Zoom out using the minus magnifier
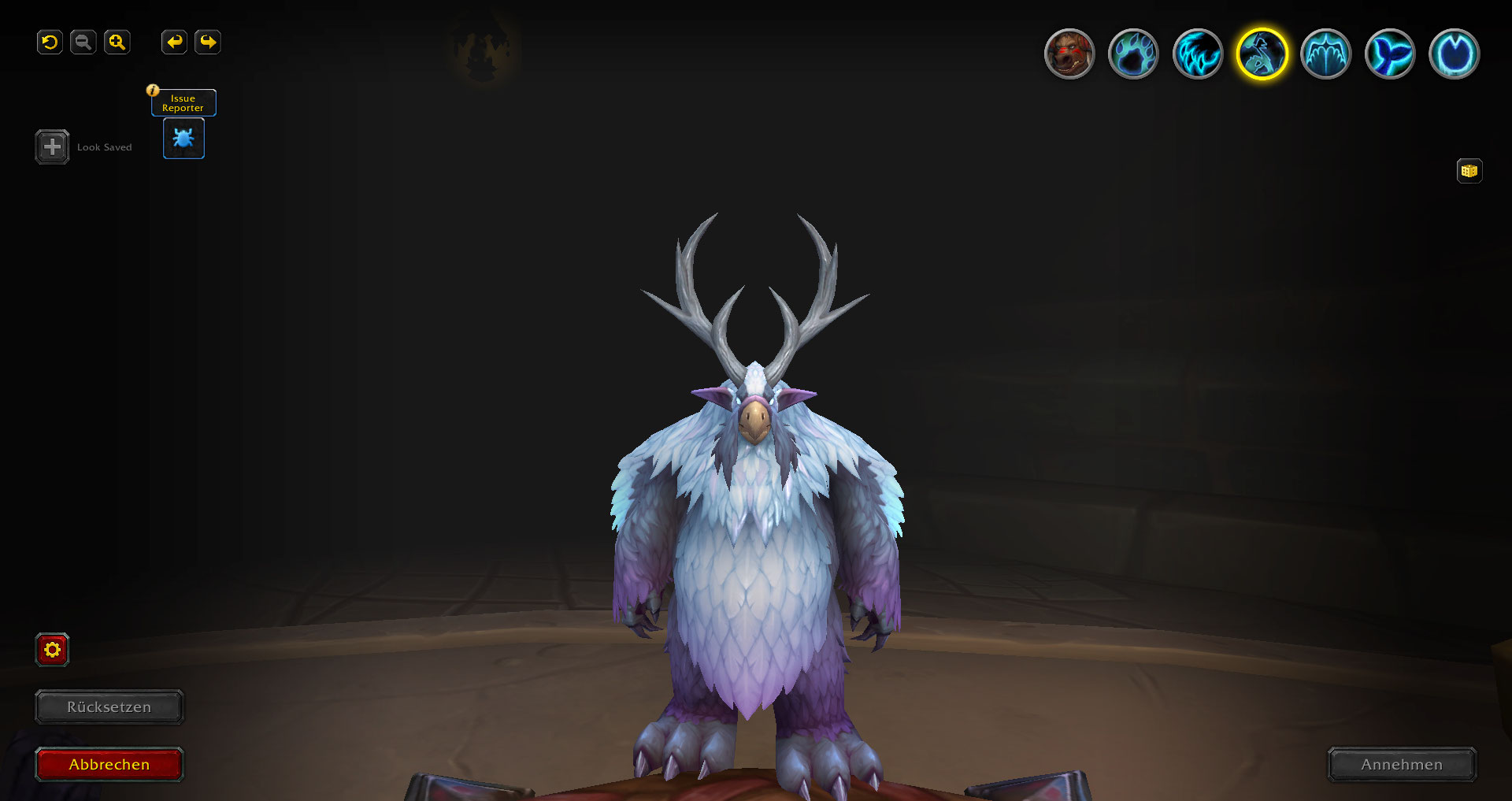 tap(83, 43)
